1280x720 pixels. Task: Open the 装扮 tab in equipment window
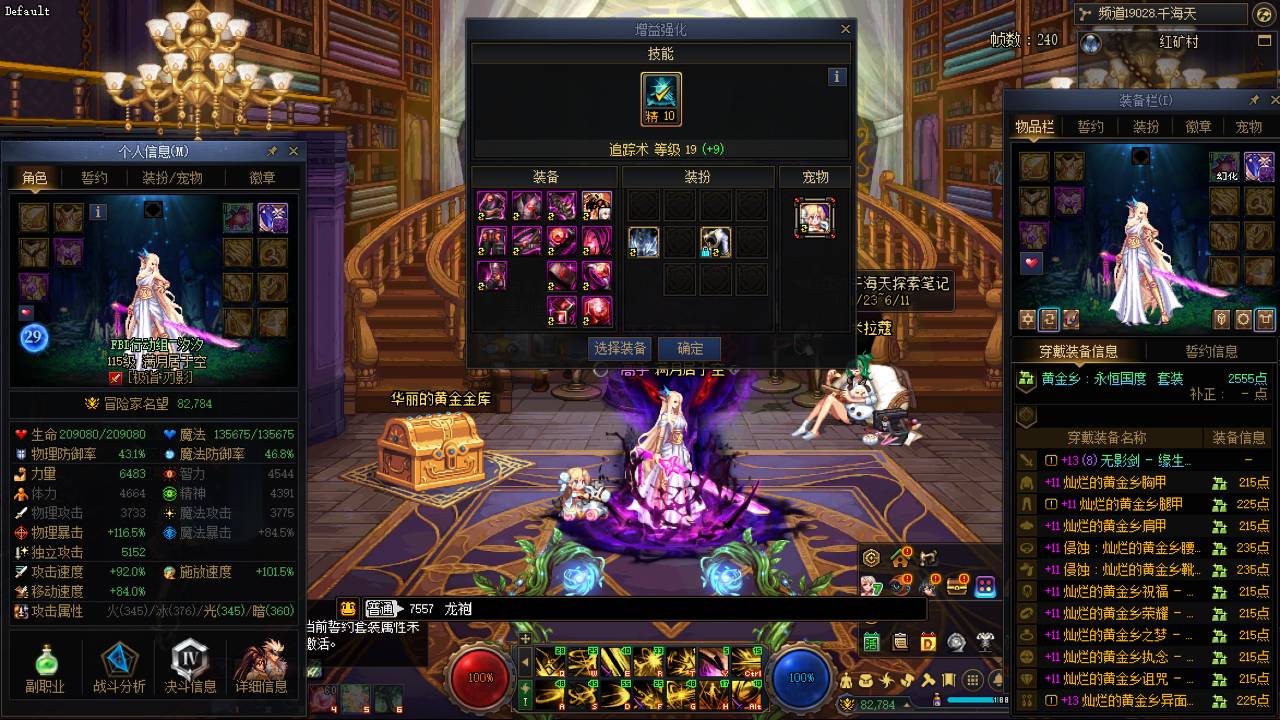[1145, 127]
